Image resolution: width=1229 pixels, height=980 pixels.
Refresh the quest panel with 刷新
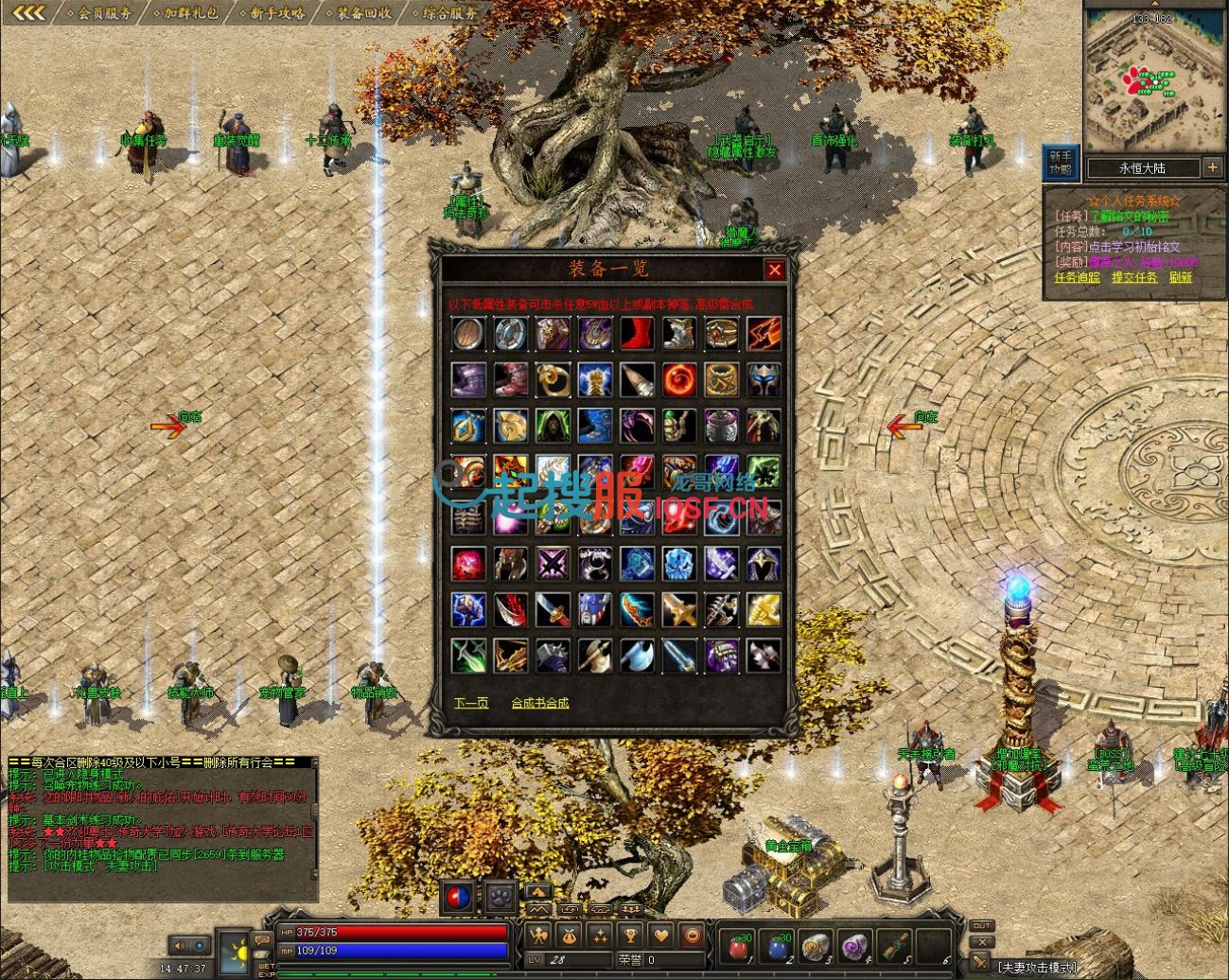point(1180,278)
